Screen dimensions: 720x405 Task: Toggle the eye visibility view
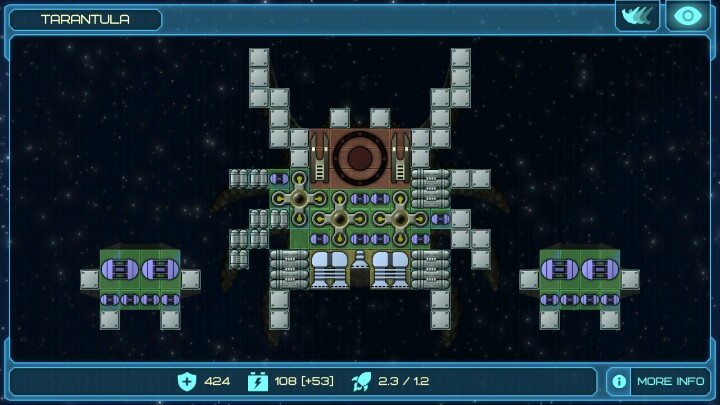click(687, 16)
